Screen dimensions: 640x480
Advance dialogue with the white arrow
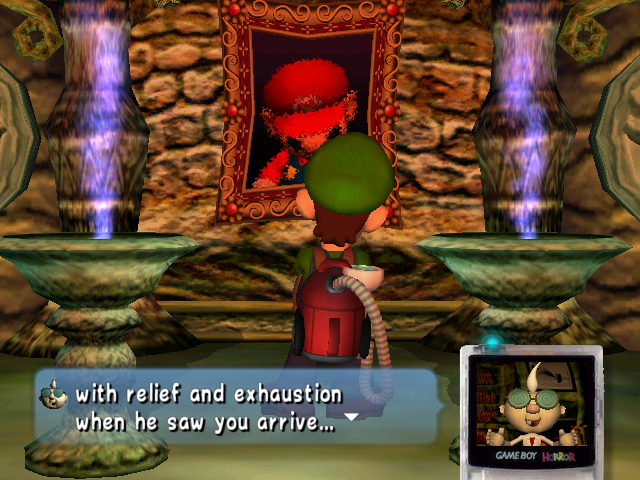click(351, 416)
